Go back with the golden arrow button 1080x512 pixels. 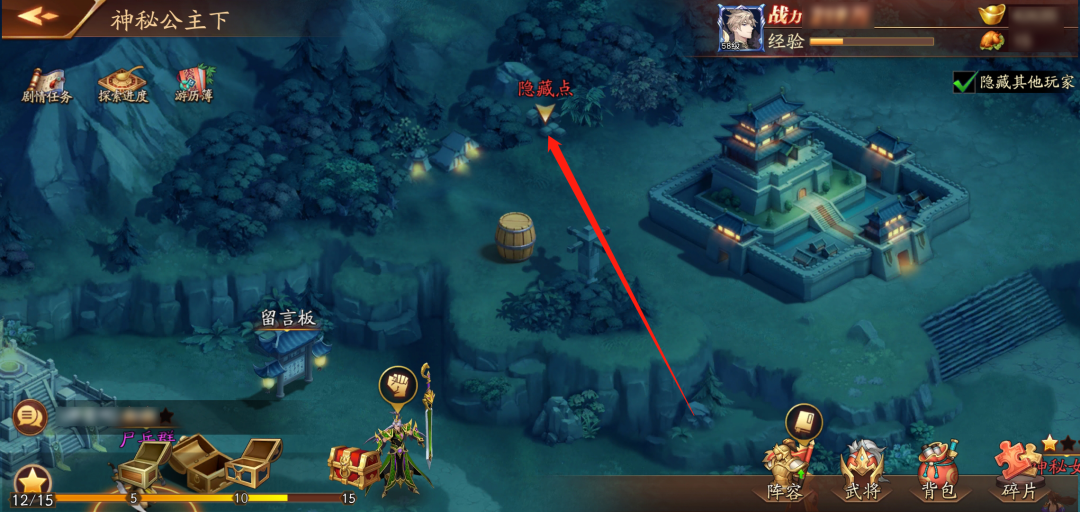[38, 17]
